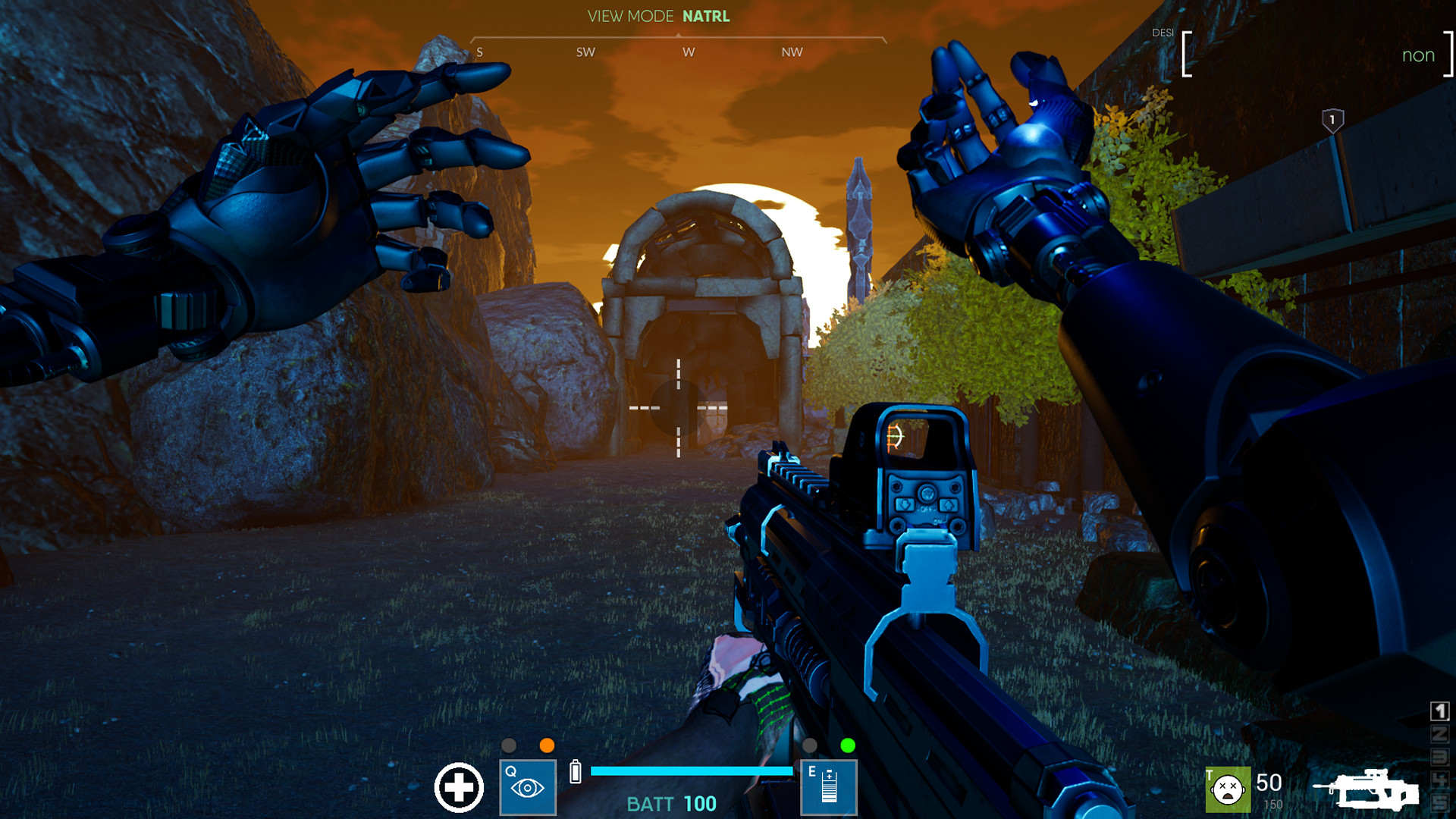
Task: Click the health value 50
Action: pos(1267,781)
